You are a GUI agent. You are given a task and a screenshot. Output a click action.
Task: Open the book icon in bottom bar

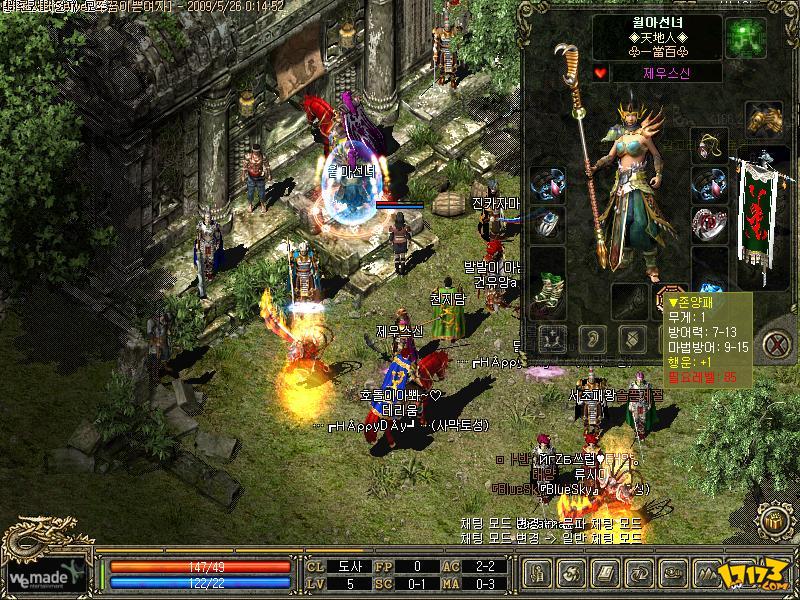(x=606, y=574)
